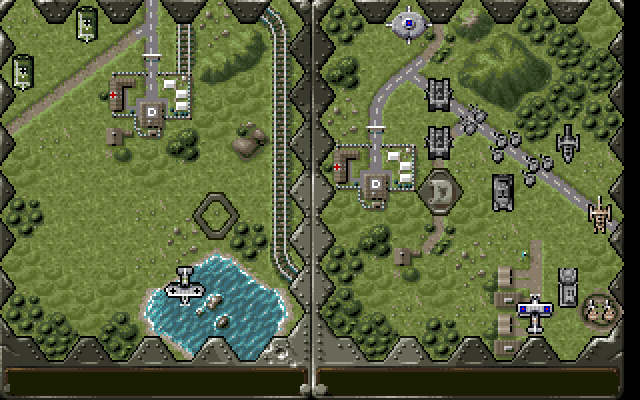The height and width of the screenshot is (400, 640).
Task: Choose the depot hex marked with D
Action: 437,190
